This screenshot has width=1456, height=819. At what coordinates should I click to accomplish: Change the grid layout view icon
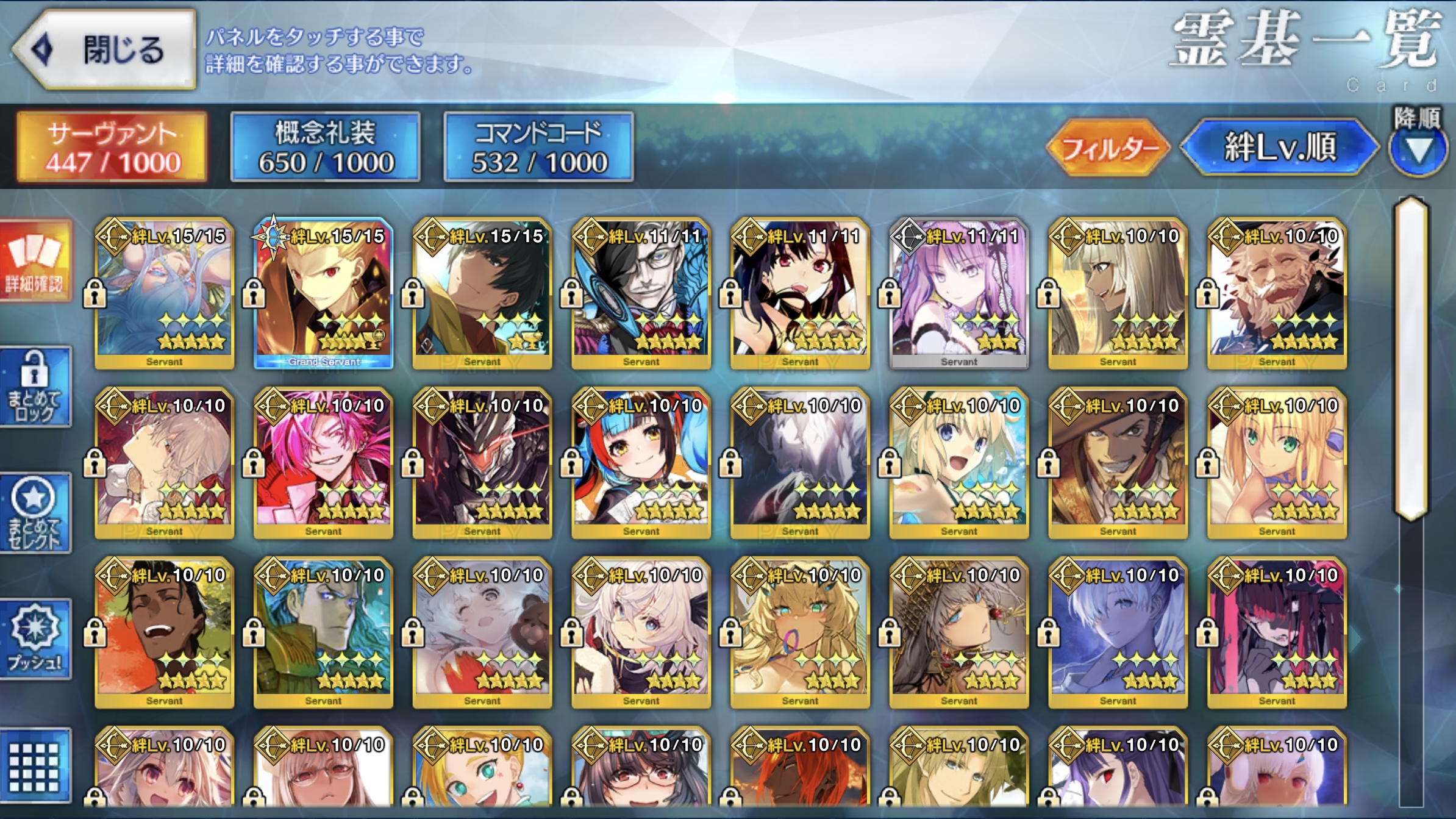click(35, 766)
